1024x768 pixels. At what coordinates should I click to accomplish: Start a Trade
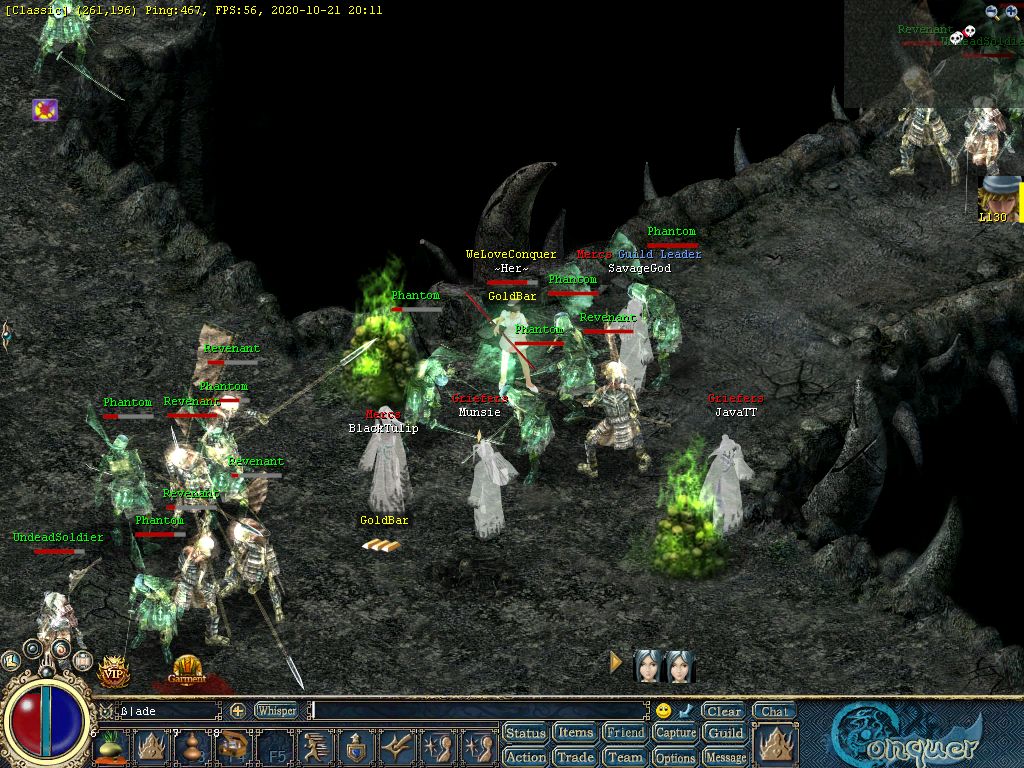tap(575, 757)
